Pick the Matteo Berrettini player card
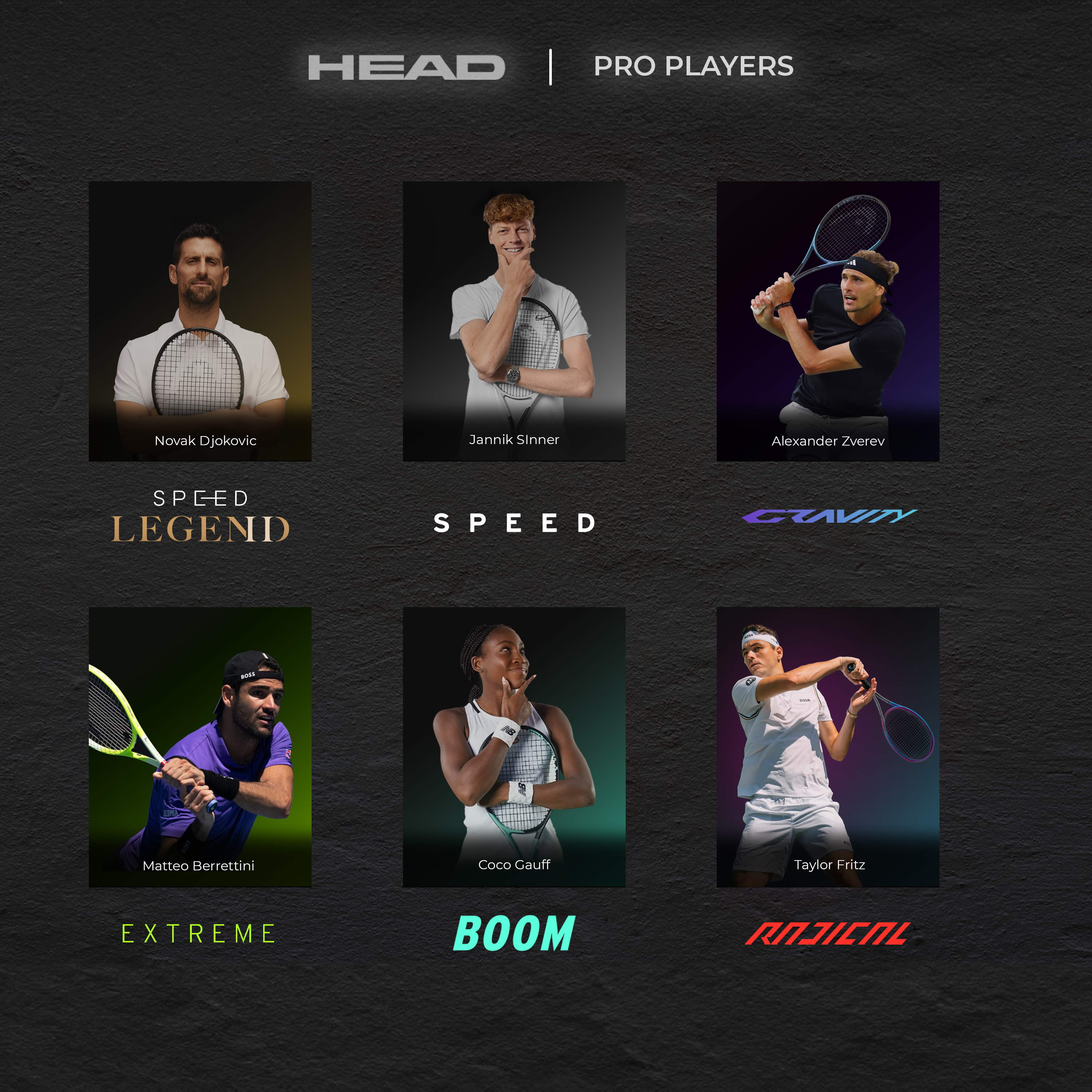Screen dimensions: 1092x1092 (200, 747)
